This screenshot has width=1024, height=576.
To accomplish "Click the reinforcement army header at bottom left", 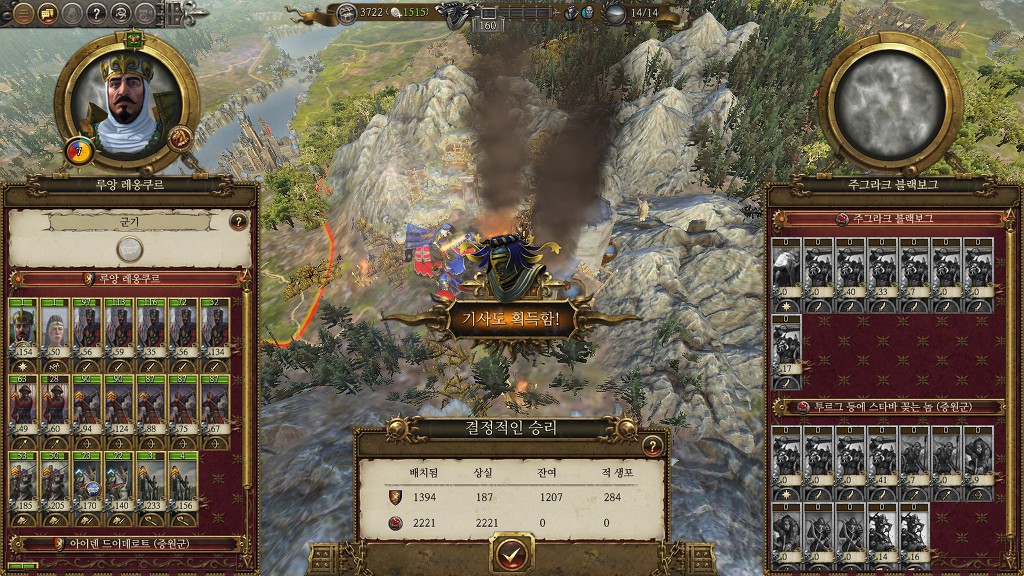I will click(x=129, y=545).
